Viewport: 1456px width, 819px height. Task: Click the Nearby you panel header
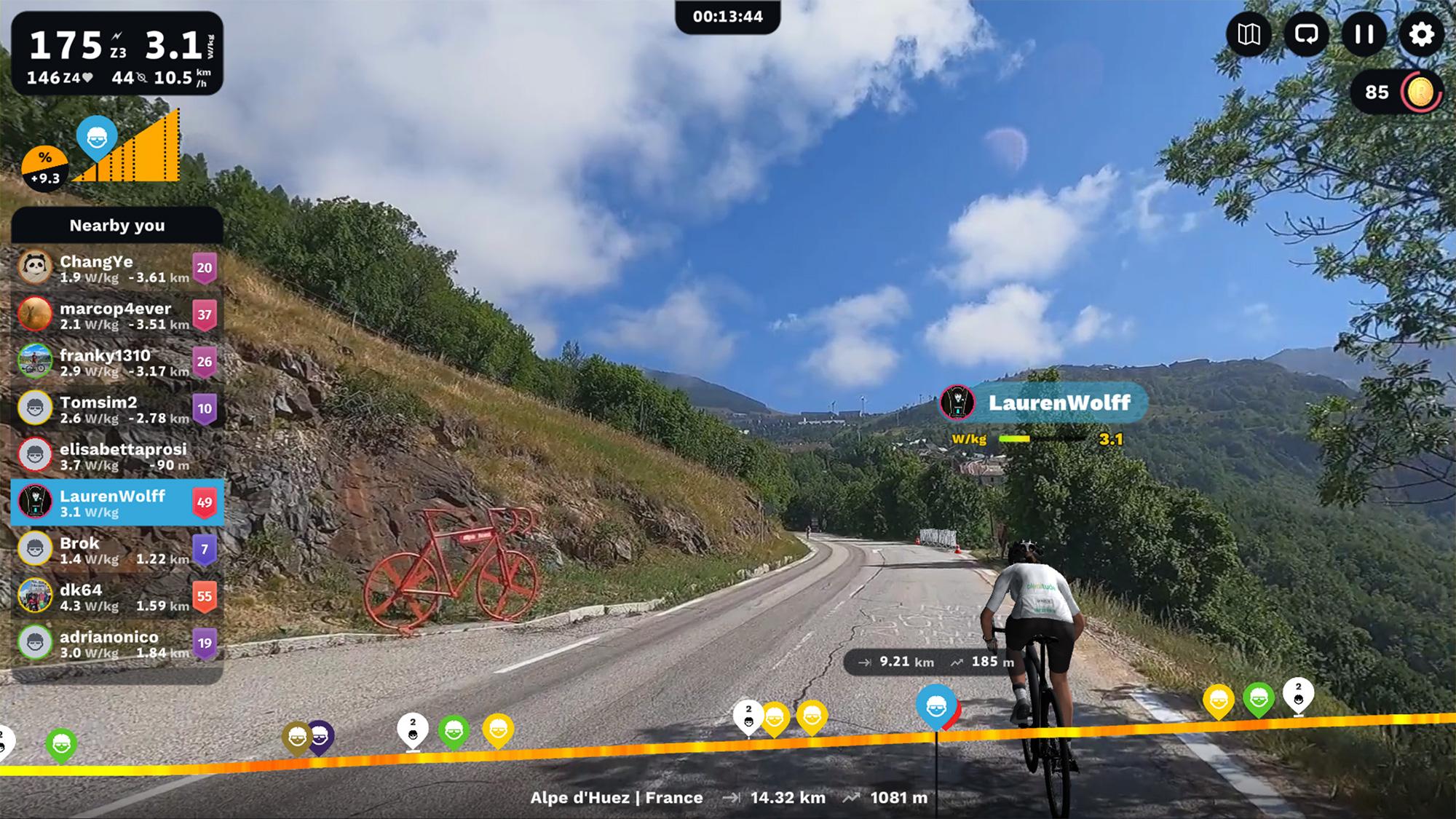pos(116,226)
